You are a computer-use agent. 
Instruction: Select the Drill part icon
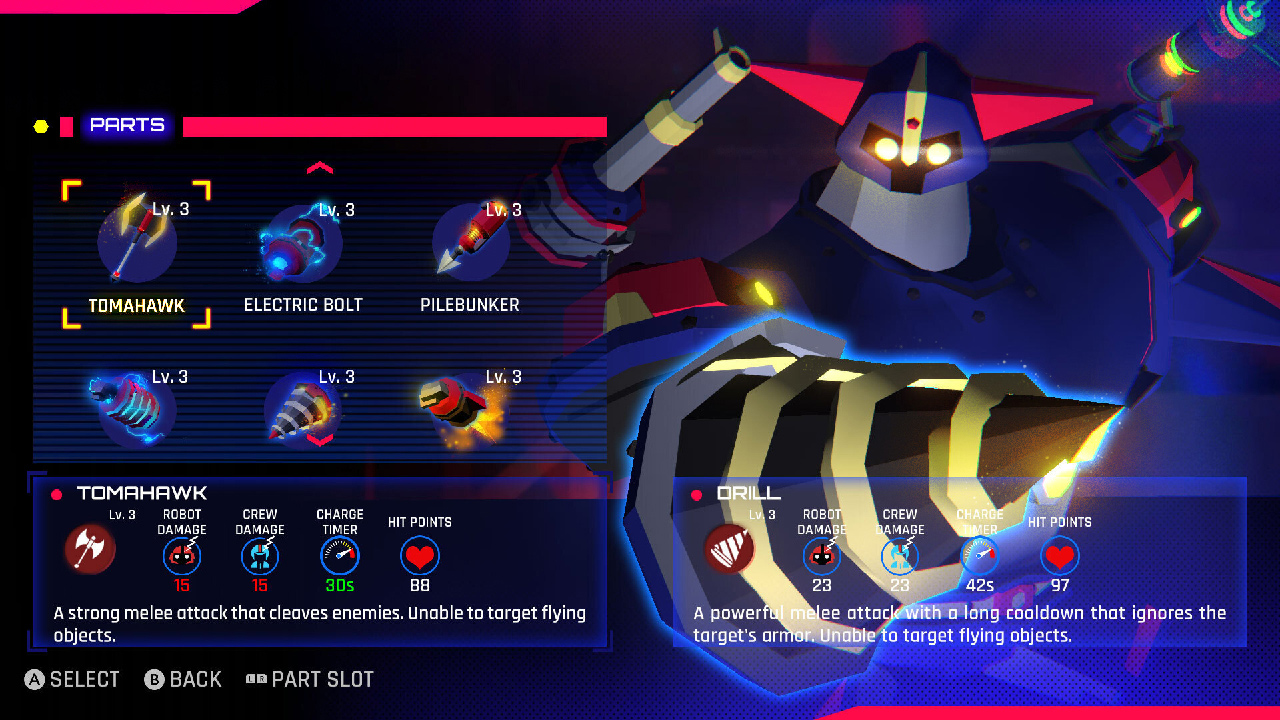(x=303, y=407)
